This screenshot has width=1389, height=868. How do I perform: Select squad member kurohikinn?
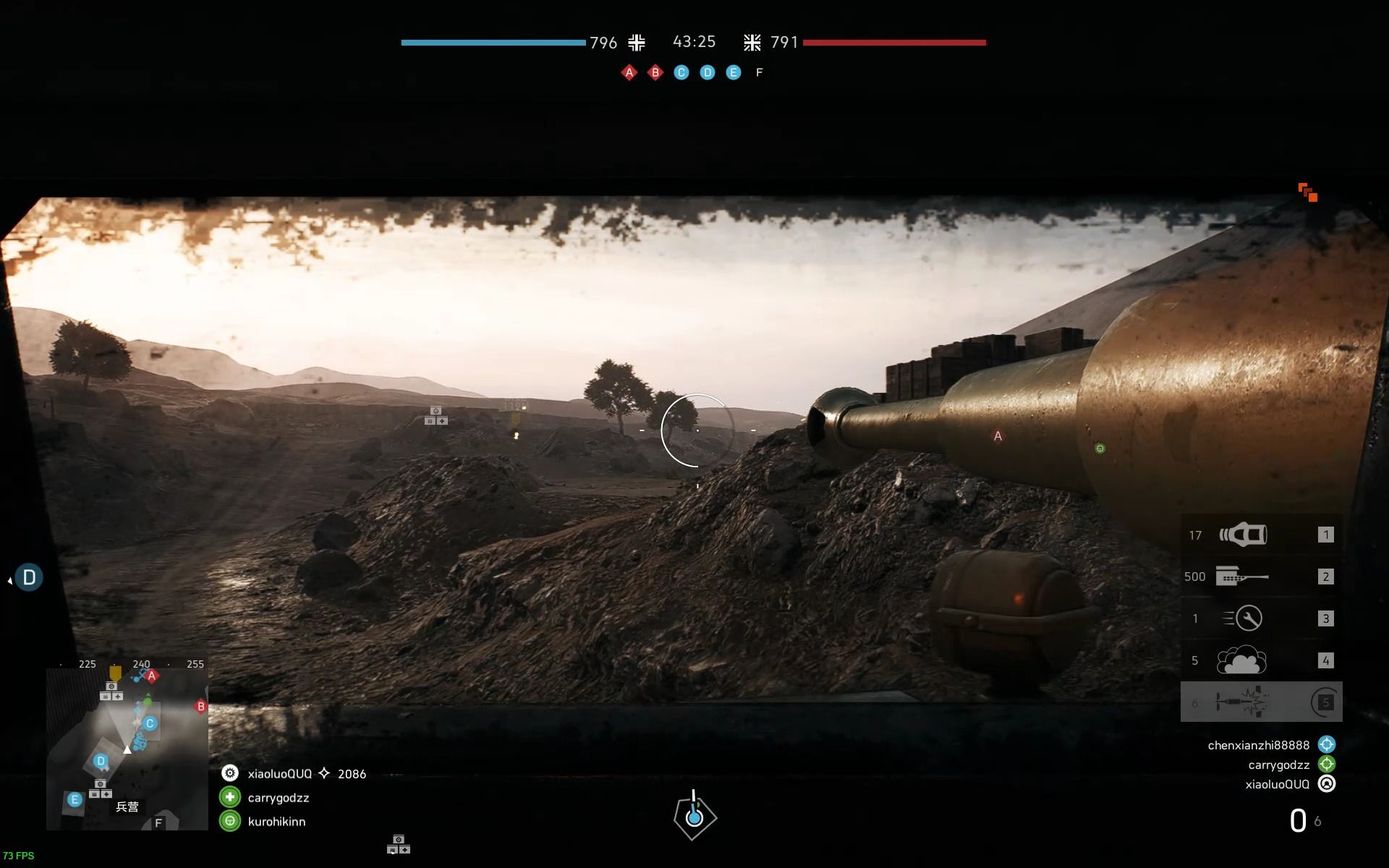coord(276,822)
